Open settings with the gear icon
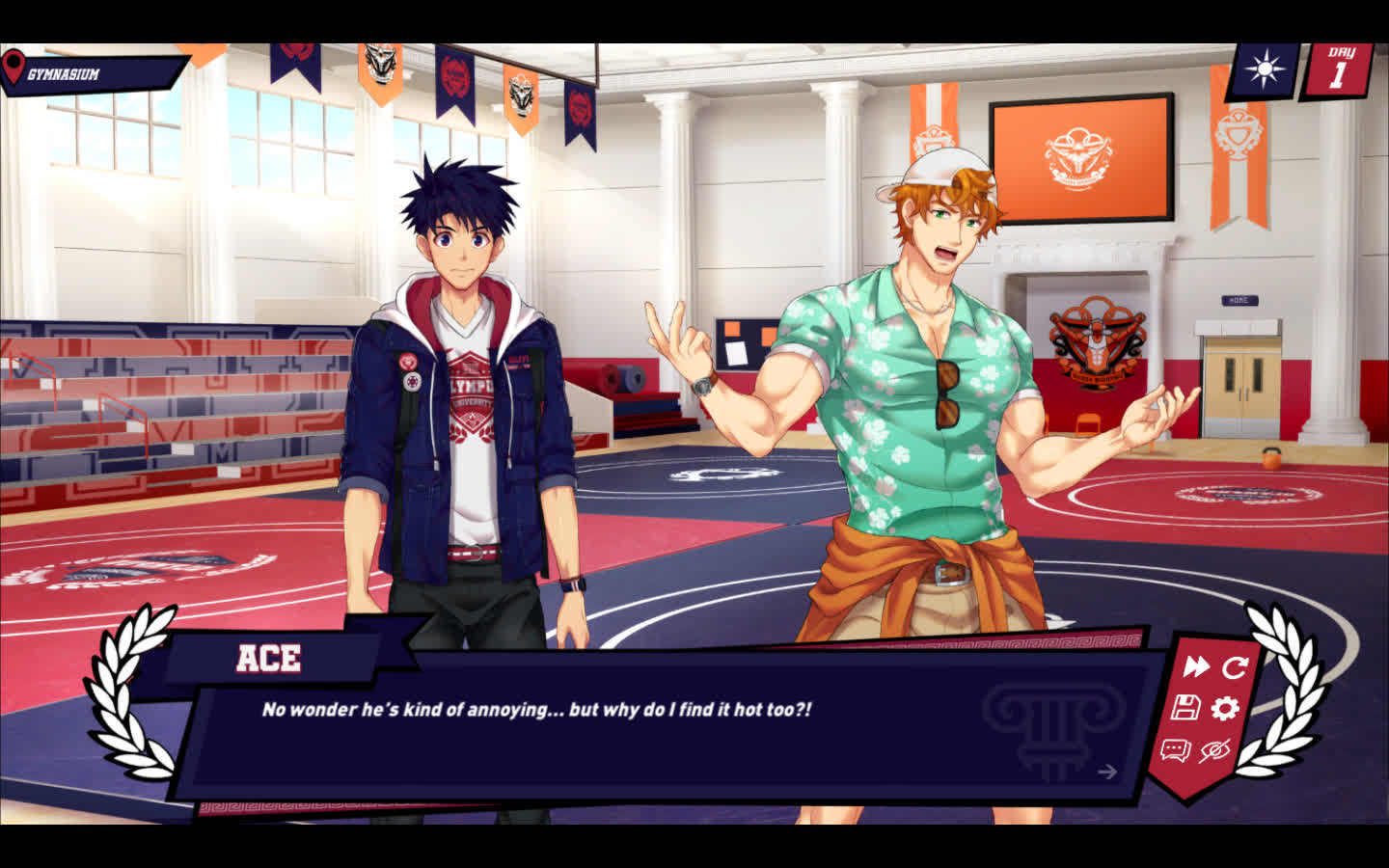Screen dimensions: 1389x868 1225,709
